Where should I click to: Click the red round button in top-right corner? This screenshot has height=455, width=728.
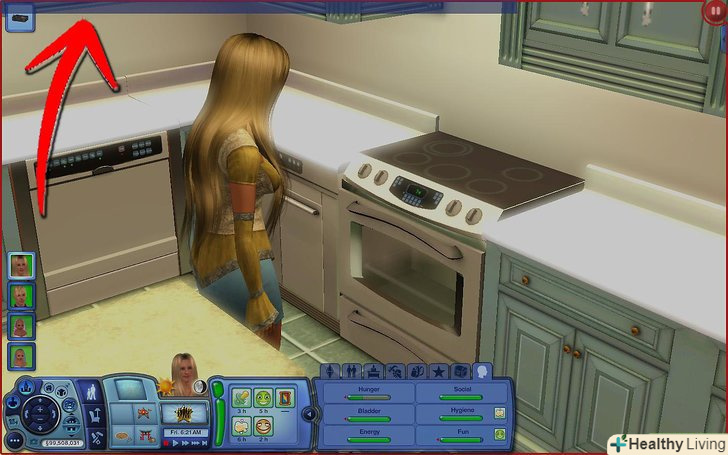click(x=716, y=12)
